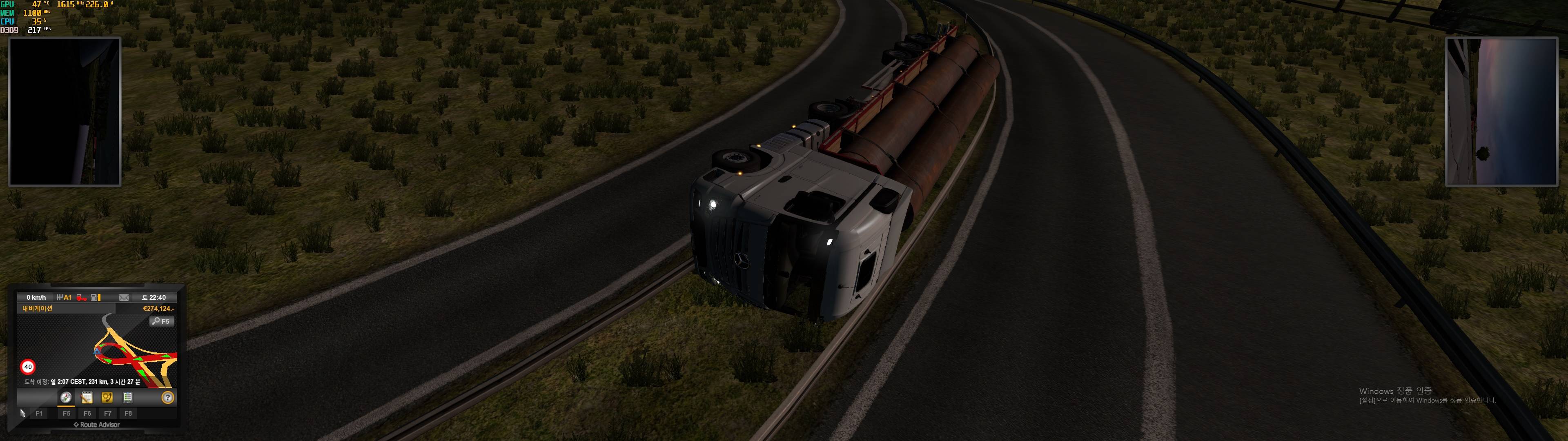Screen dimensions: 1568x441
Task: Switch to the job notepad tab
Action: click(x=87, y=398)
